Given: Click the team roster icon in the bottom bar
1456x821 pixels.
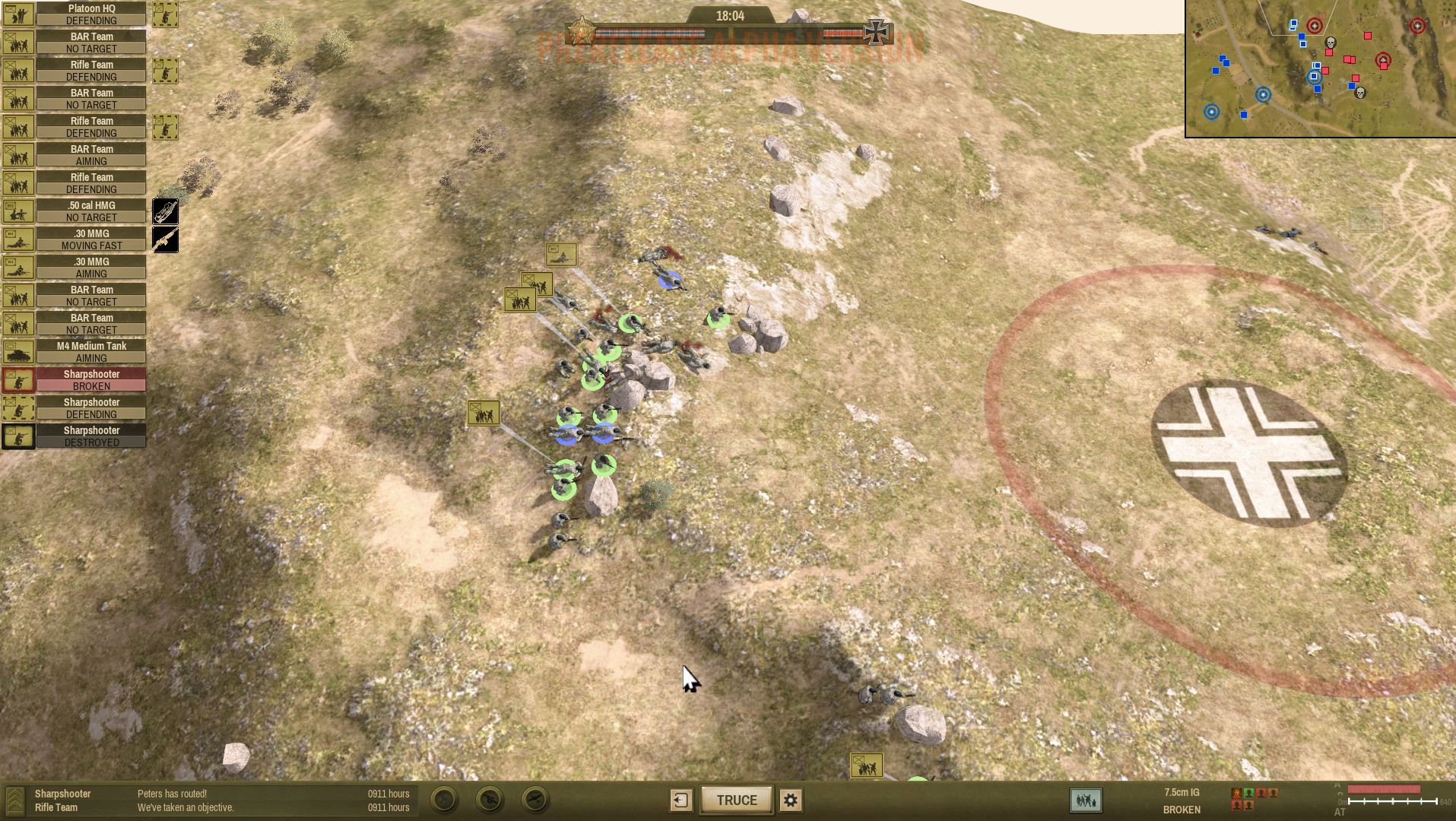Looking at the screenshot, I should click(1085, 800).
